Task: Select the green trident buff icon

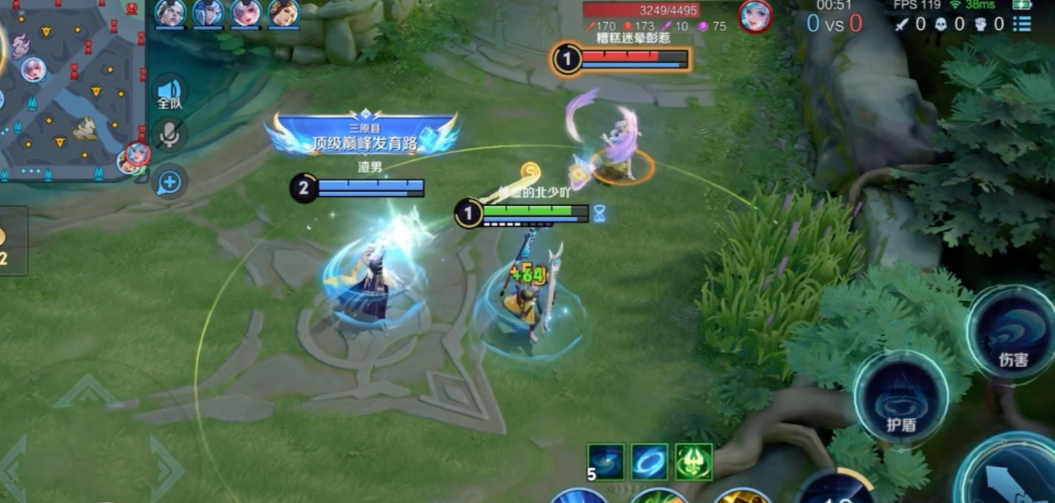Action: click(x=693, y=461)
